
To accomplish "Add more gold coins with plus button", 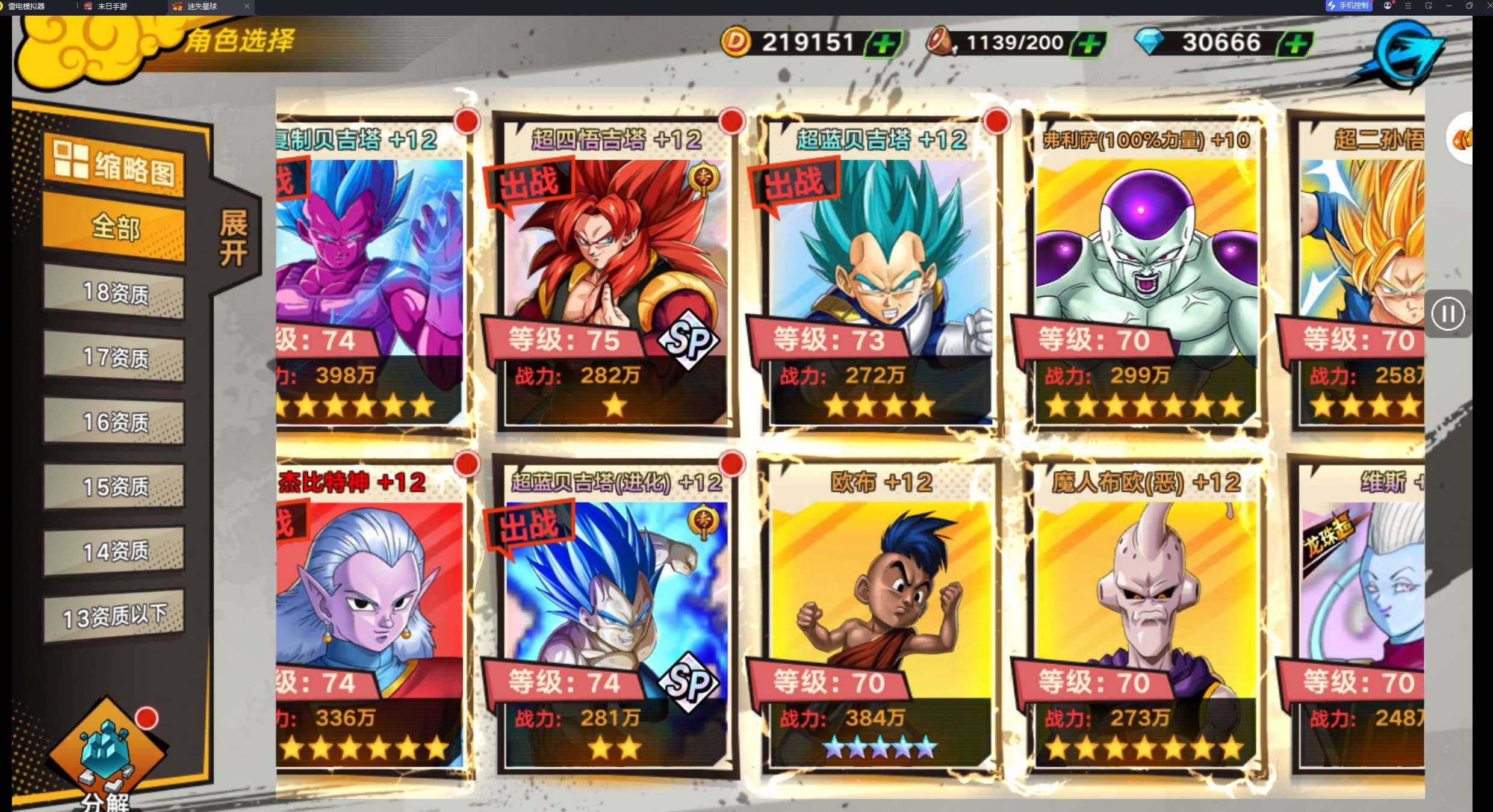I will (883, 43).
